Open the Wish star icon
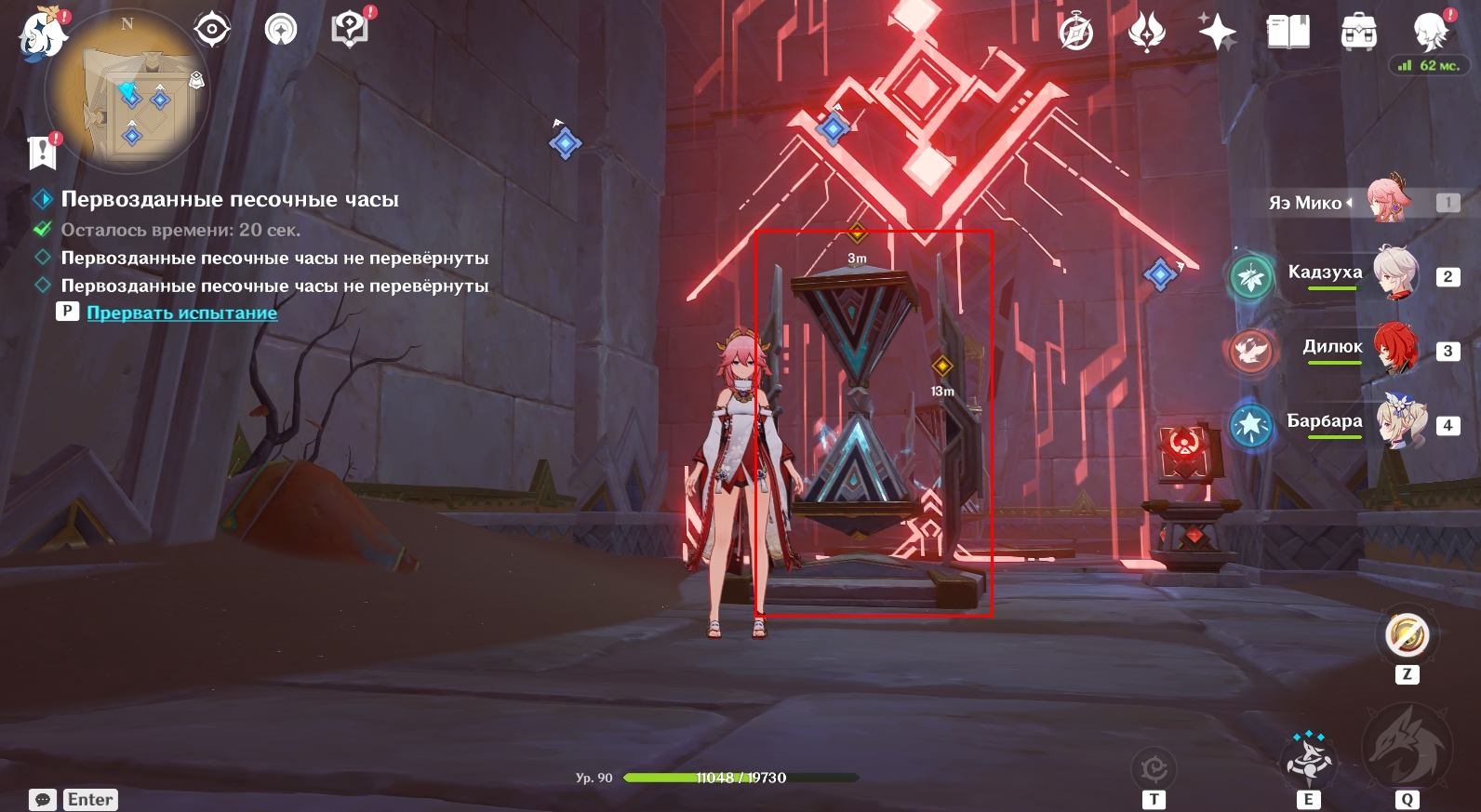This screenshot has width=1481, height=812. pos(1217,33)
